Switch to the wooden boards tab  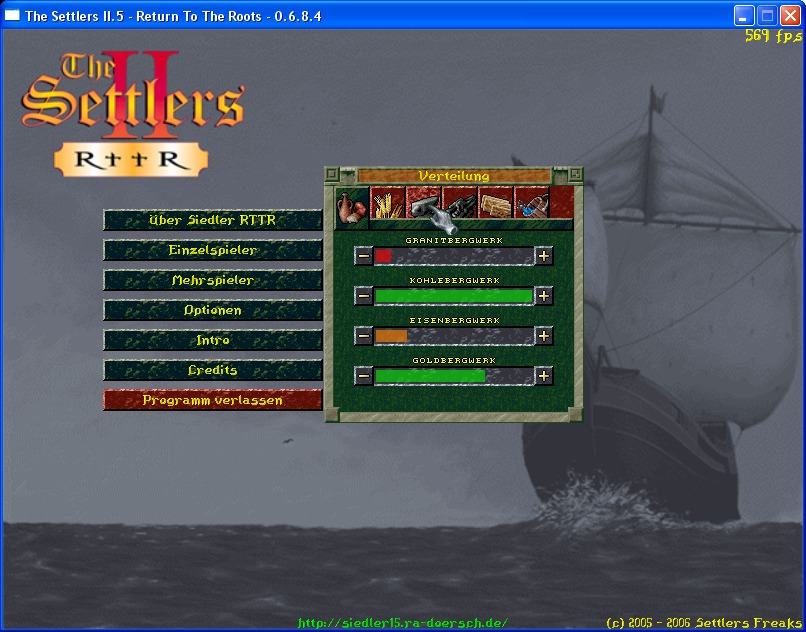(x=496, y=204)
